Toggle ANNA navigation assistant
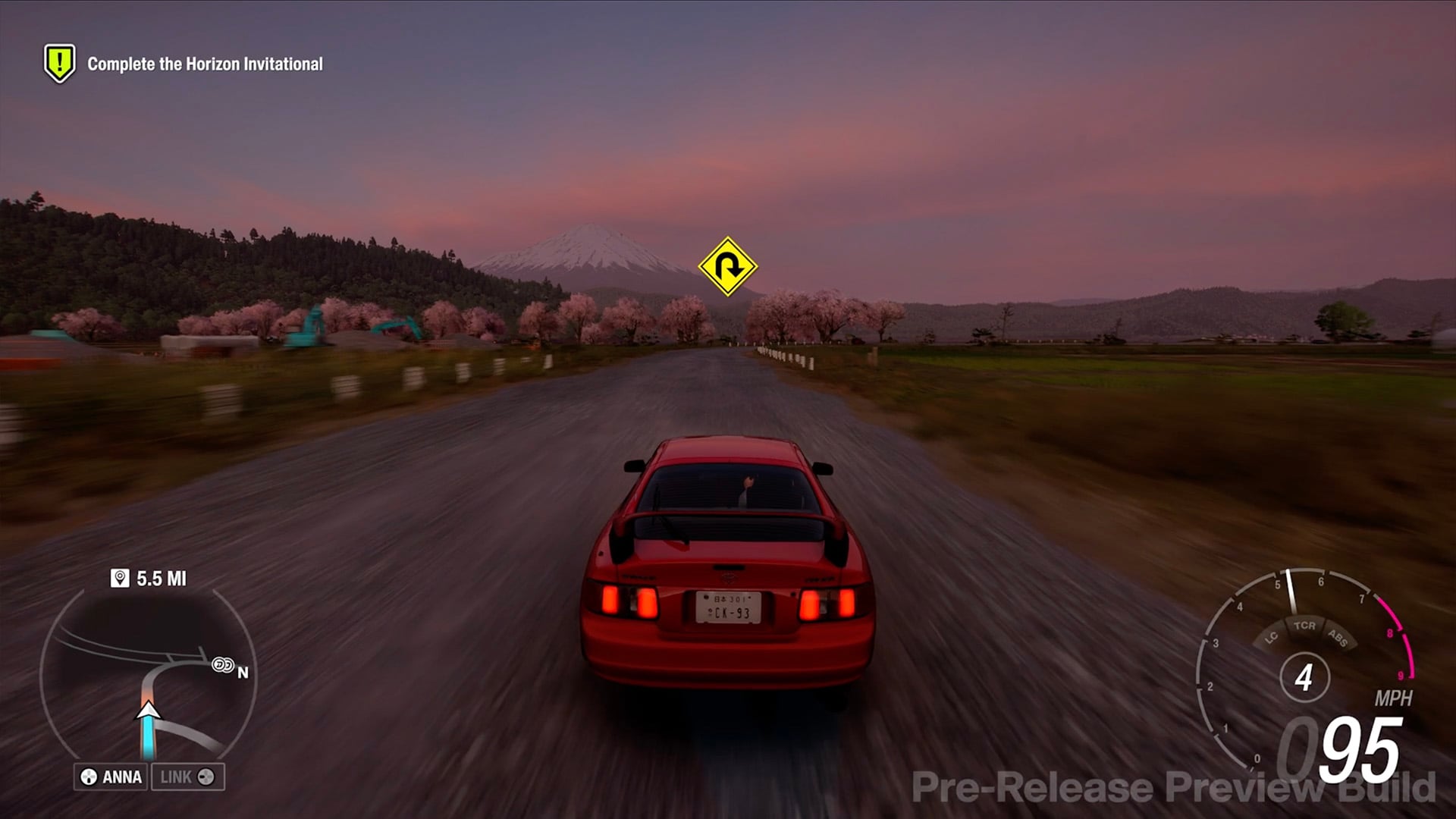The image size is (1456, 819). 110,777
